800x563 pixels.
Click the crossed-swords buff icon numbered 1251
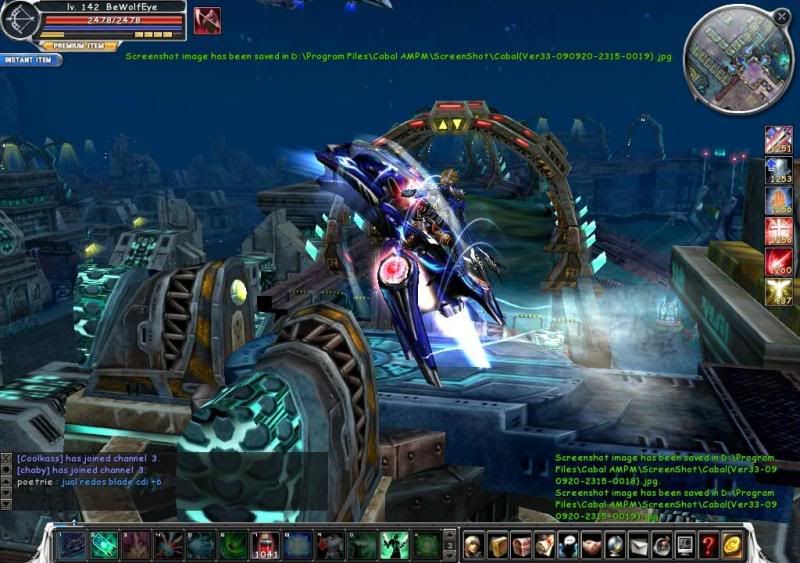(778, 140)
